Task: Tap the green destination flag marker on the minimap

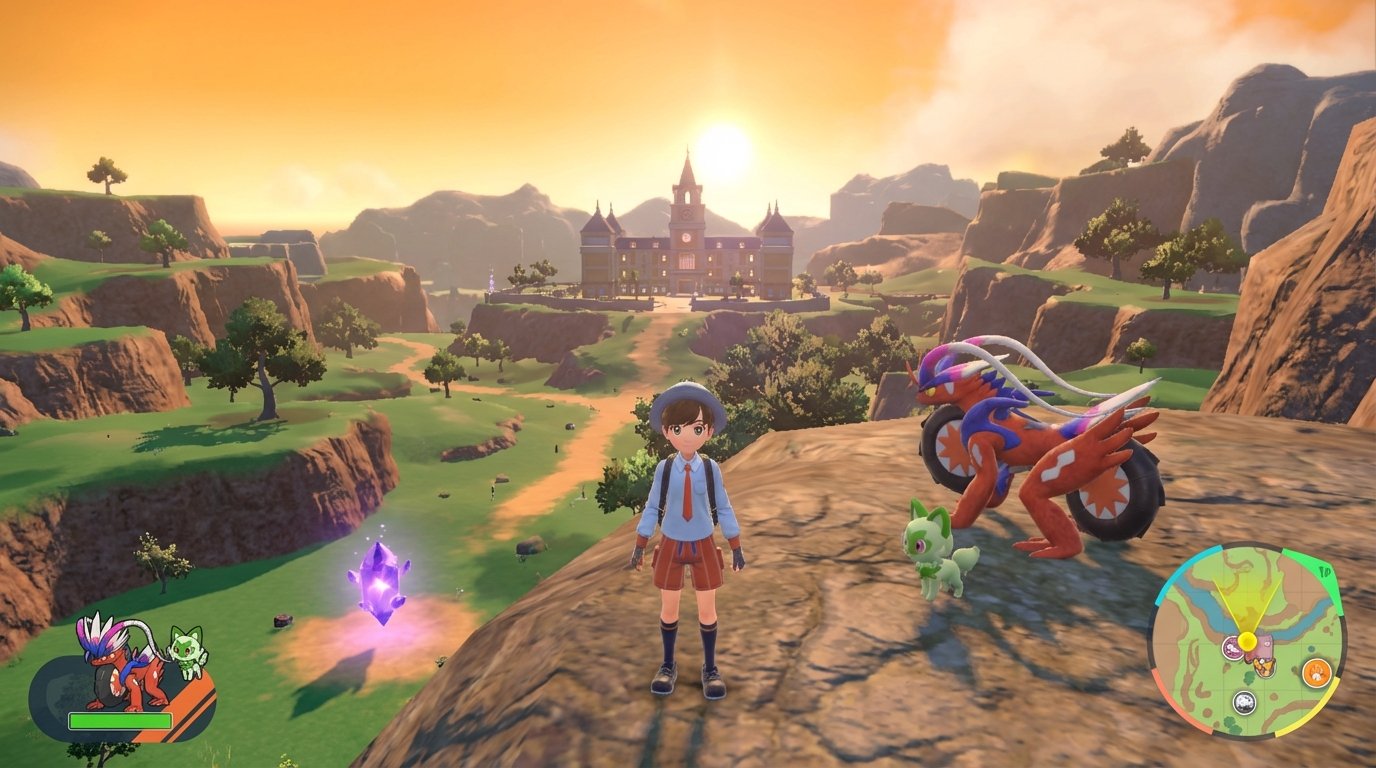Action: (x=1325, y=570)
